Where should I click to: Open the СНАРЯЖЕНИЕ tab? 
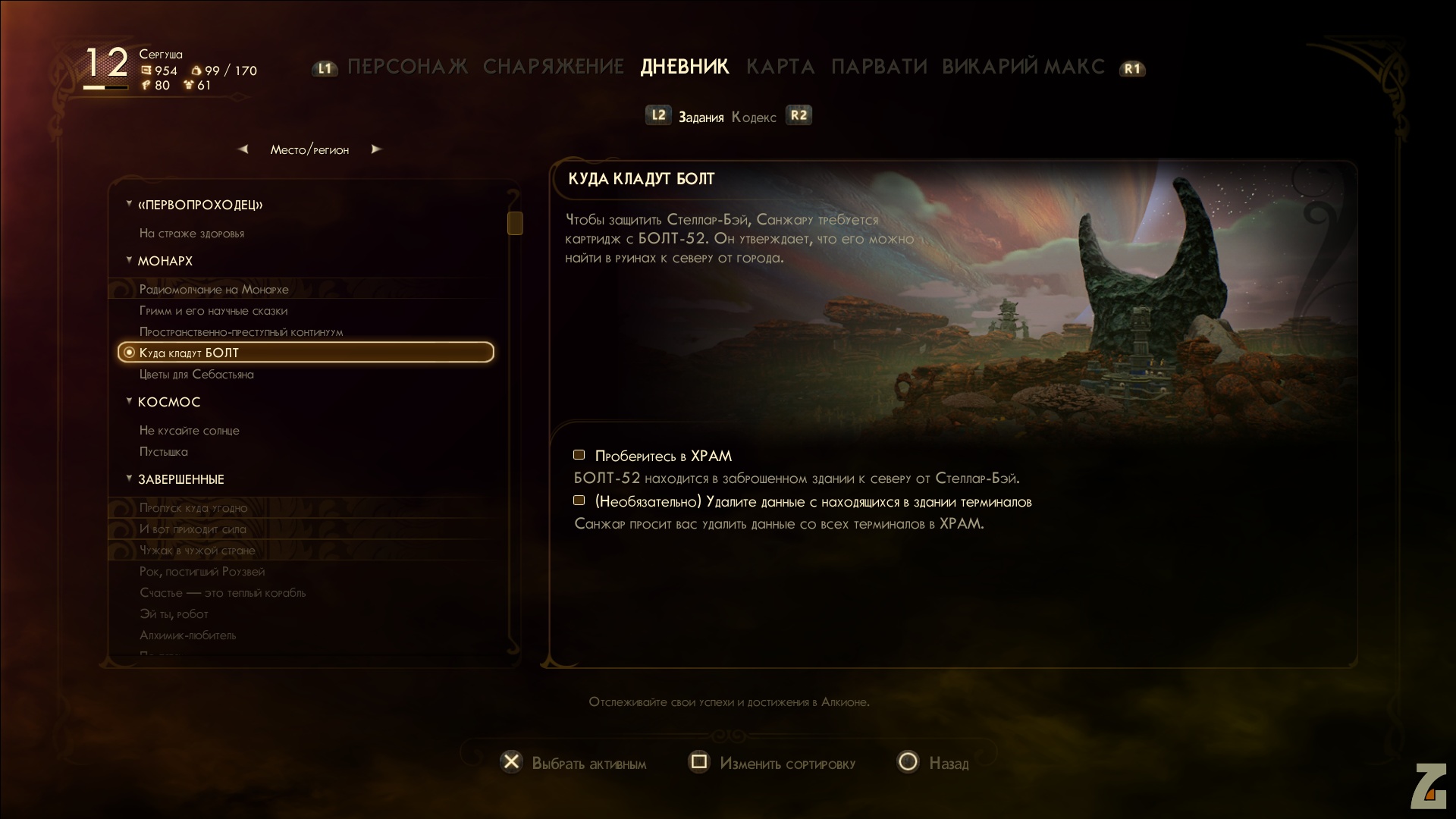(553, 67)
